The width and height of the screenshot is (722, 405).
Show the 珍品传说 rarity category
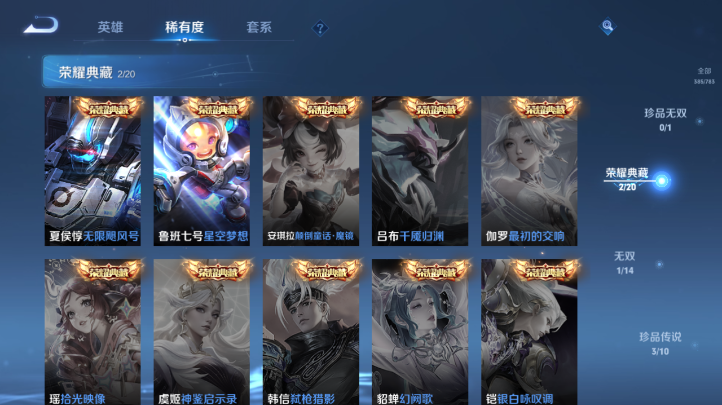[660, 343]
